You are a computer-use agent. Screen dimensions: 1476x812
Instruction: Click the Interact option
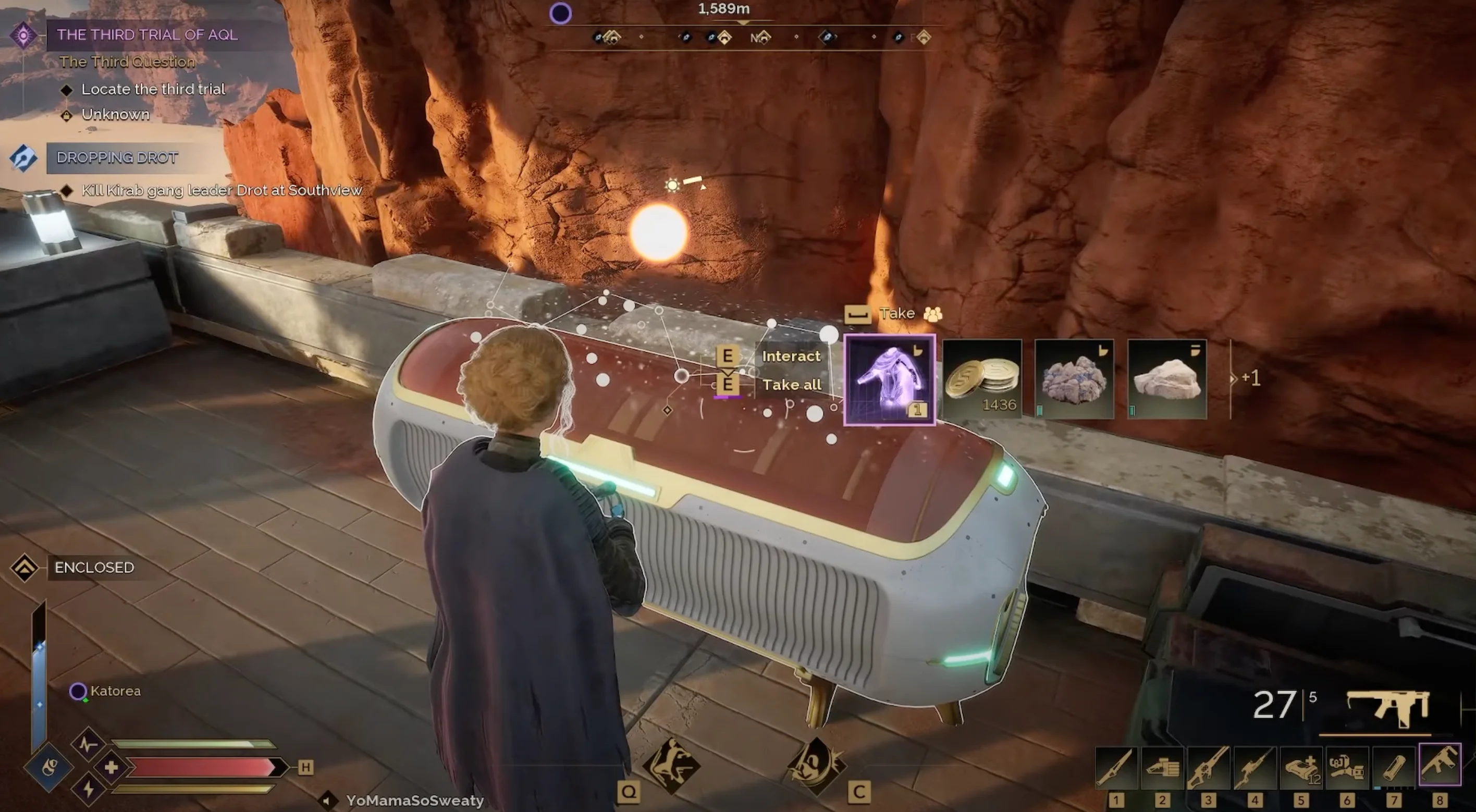click(x=792, y=355)
